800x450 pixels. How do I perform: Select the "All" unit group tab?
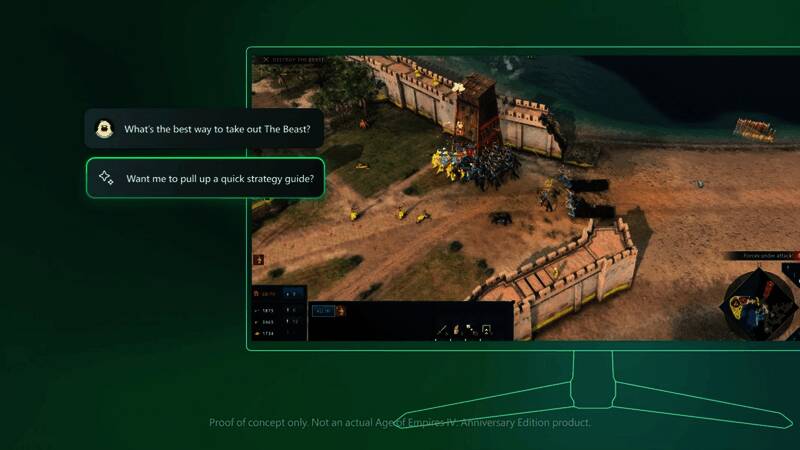pos(323,311)
